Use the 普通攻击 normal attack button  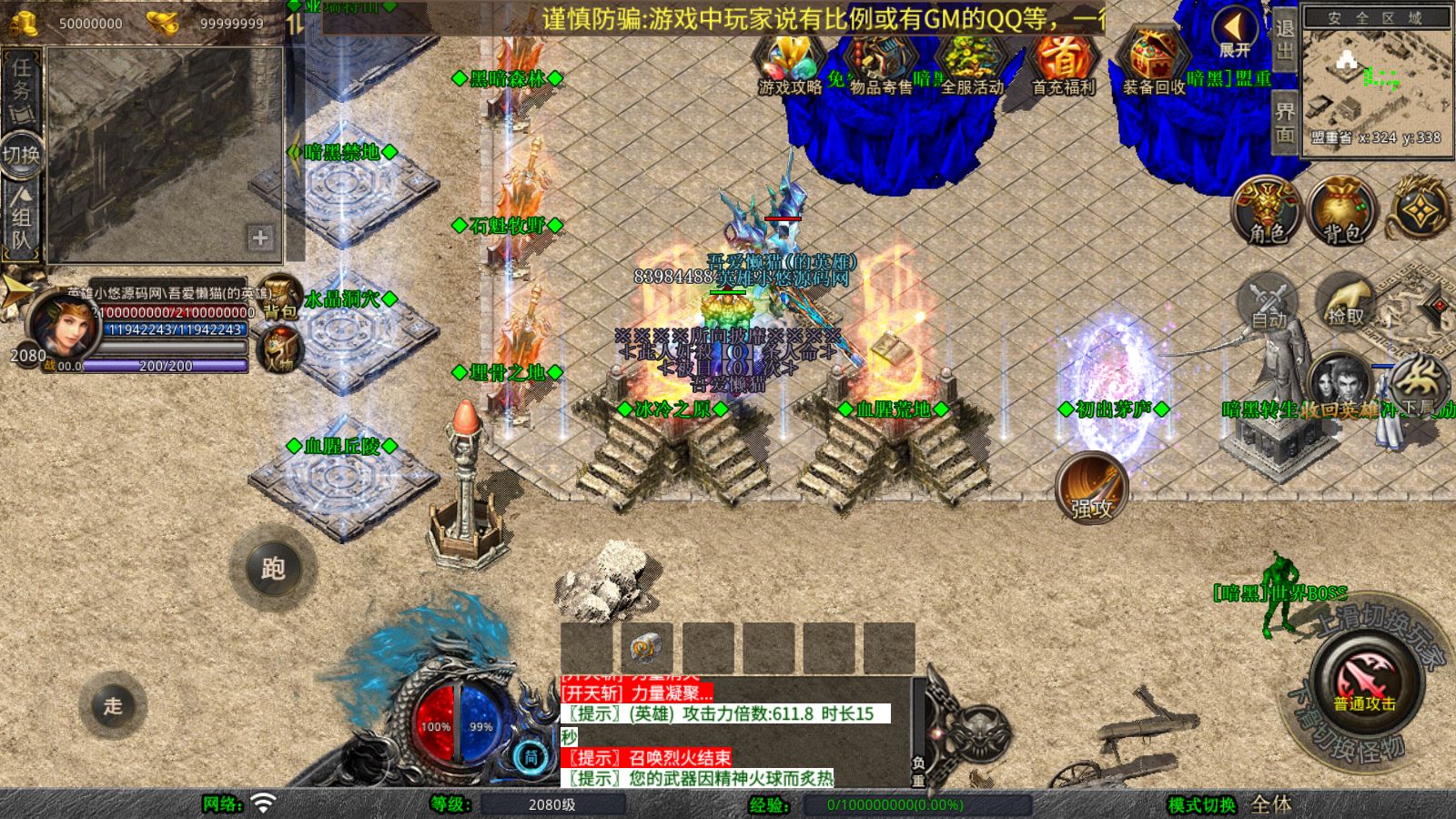(x=1364, y=683)
